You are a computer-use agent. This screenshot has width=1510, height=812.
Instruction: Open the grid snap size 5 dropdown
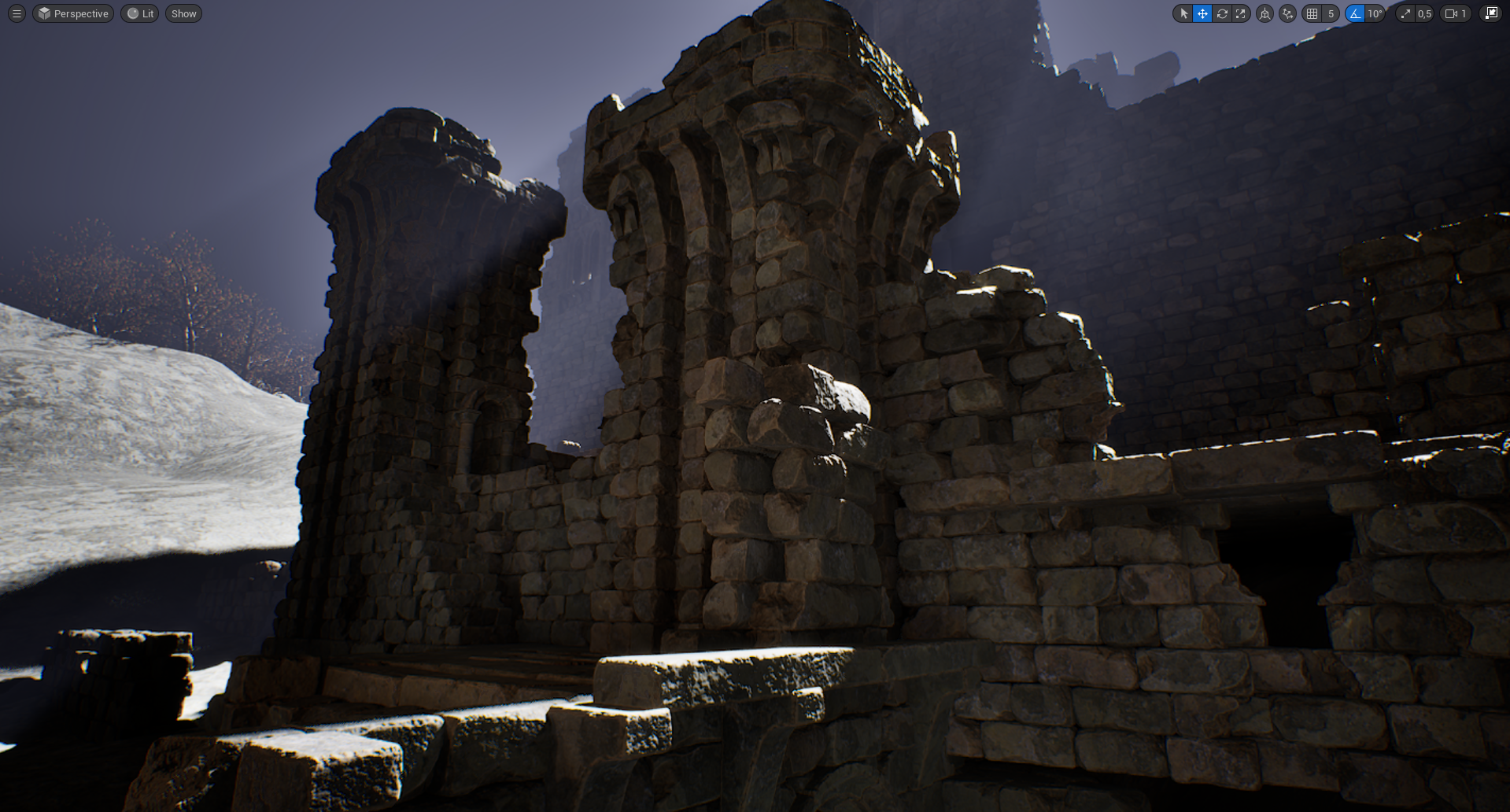[1331, 13]
